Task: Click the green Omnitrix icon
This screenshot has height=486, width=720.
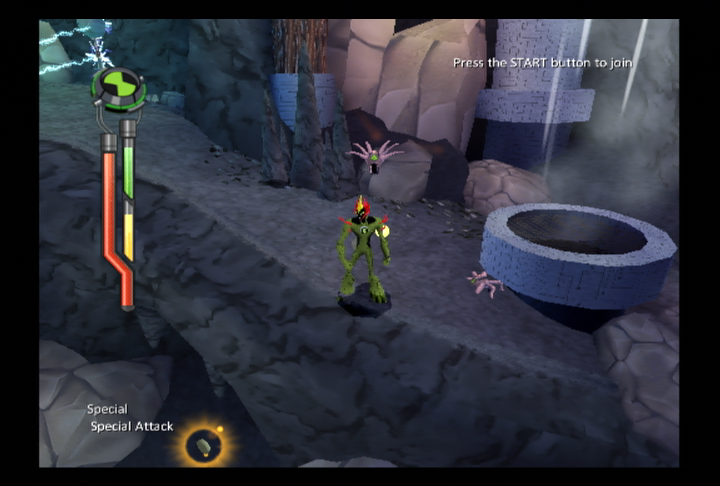Action: pyautogui.click(x=119, y=86)
